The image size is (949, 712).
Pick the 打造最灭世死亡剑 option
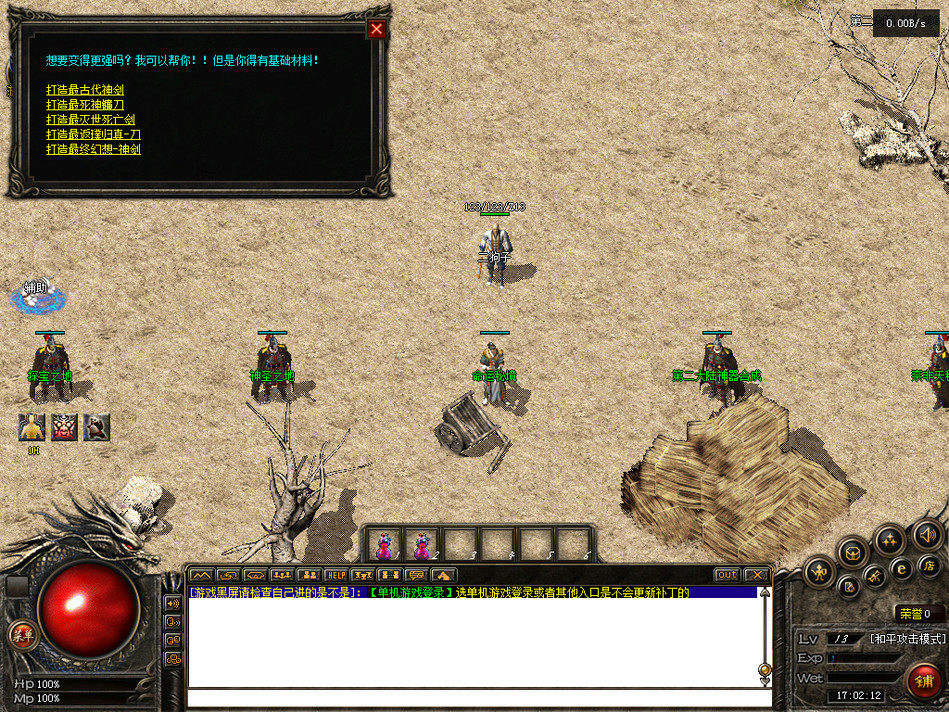(x=90, y=120)
